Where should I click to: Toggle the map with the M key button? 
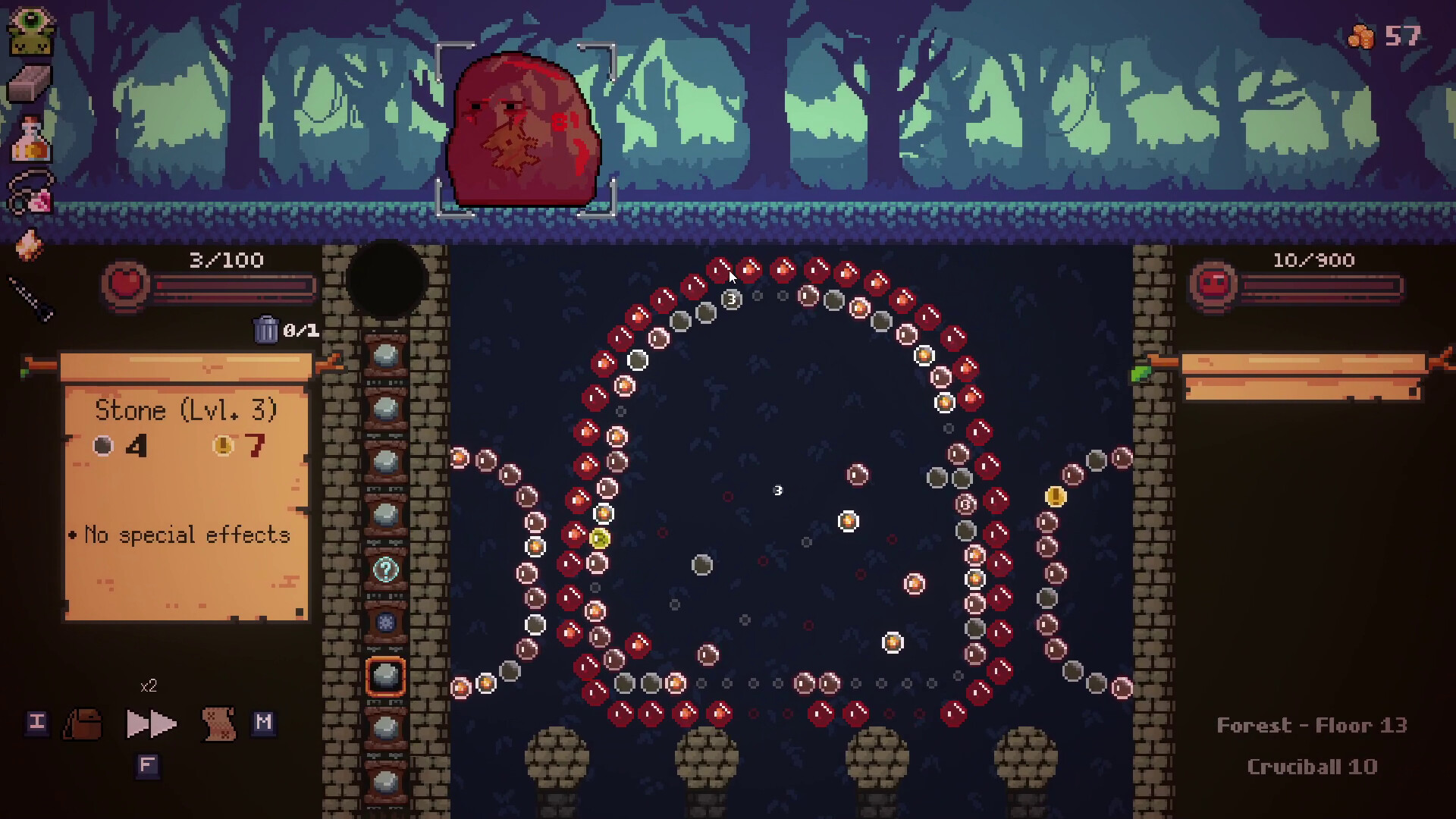pyautogui.click(x=263, y=723)
